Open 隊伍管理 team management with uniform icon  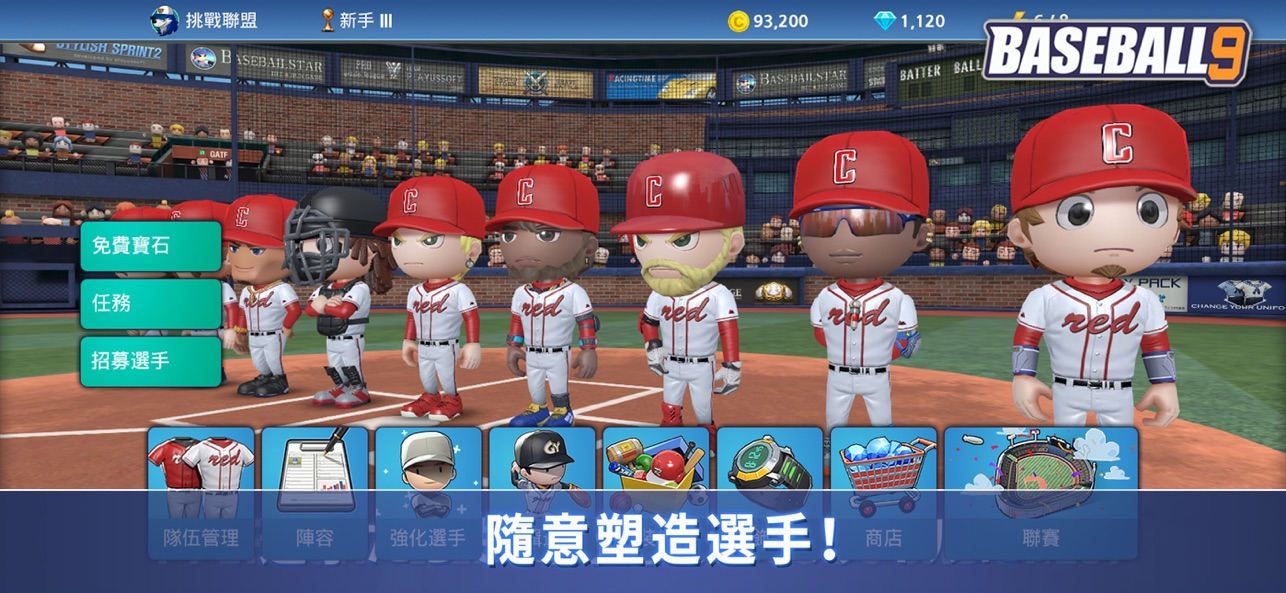[201, 492]
